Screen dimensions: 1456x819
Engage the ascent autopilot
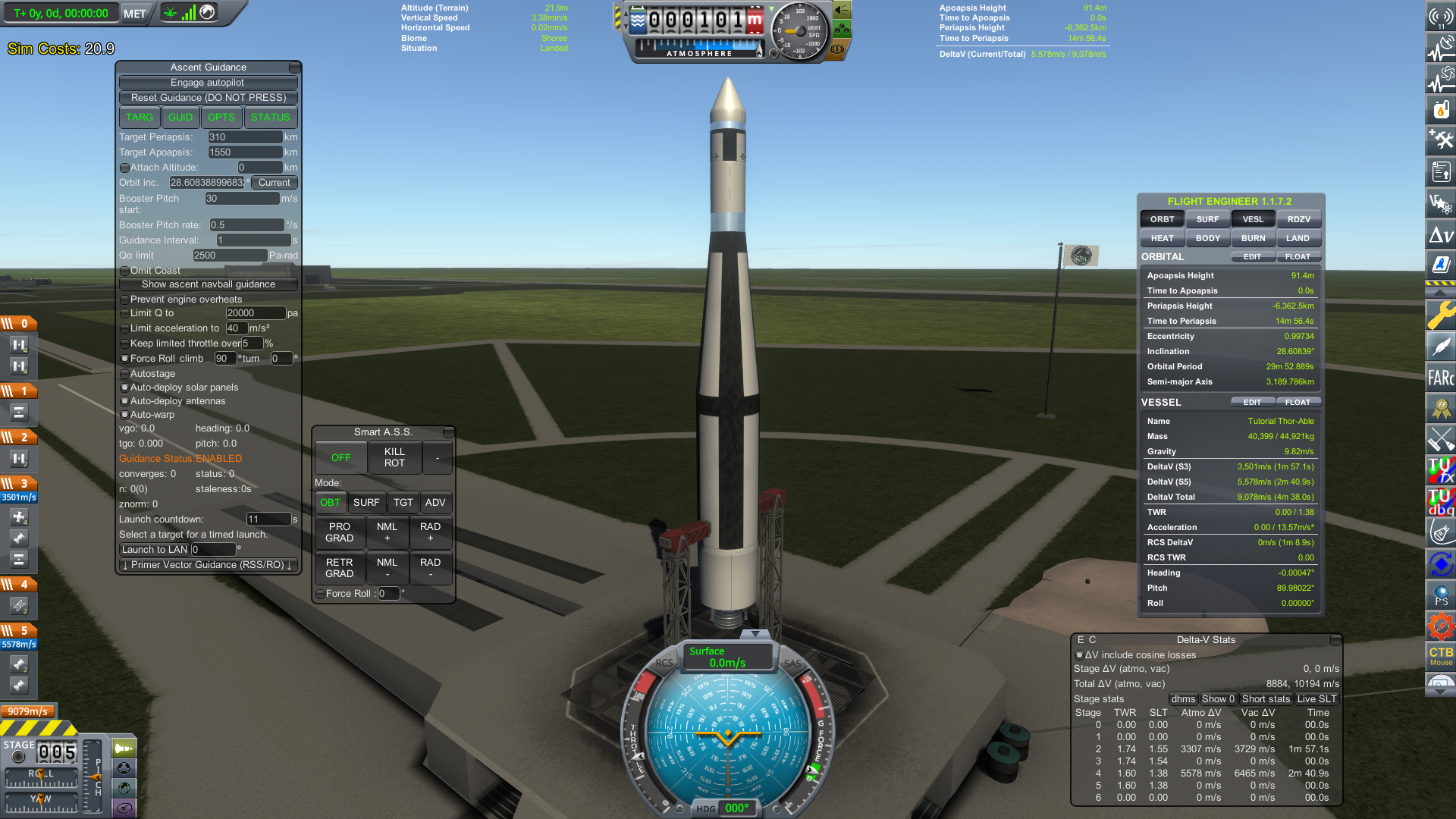tap(208, 83)
